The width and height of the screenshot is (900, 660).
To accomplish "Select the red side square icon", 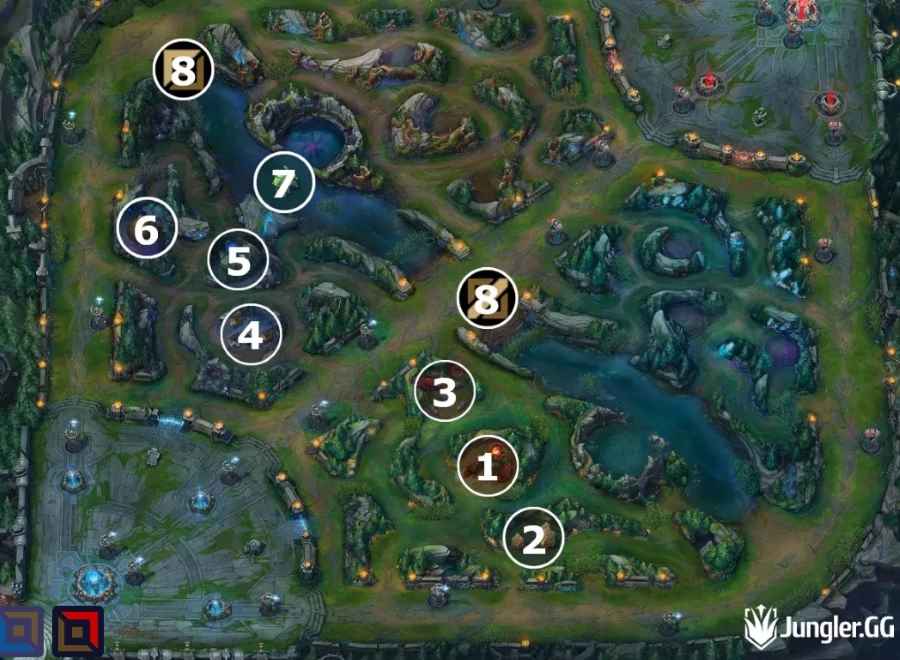I will coord(78,633).
